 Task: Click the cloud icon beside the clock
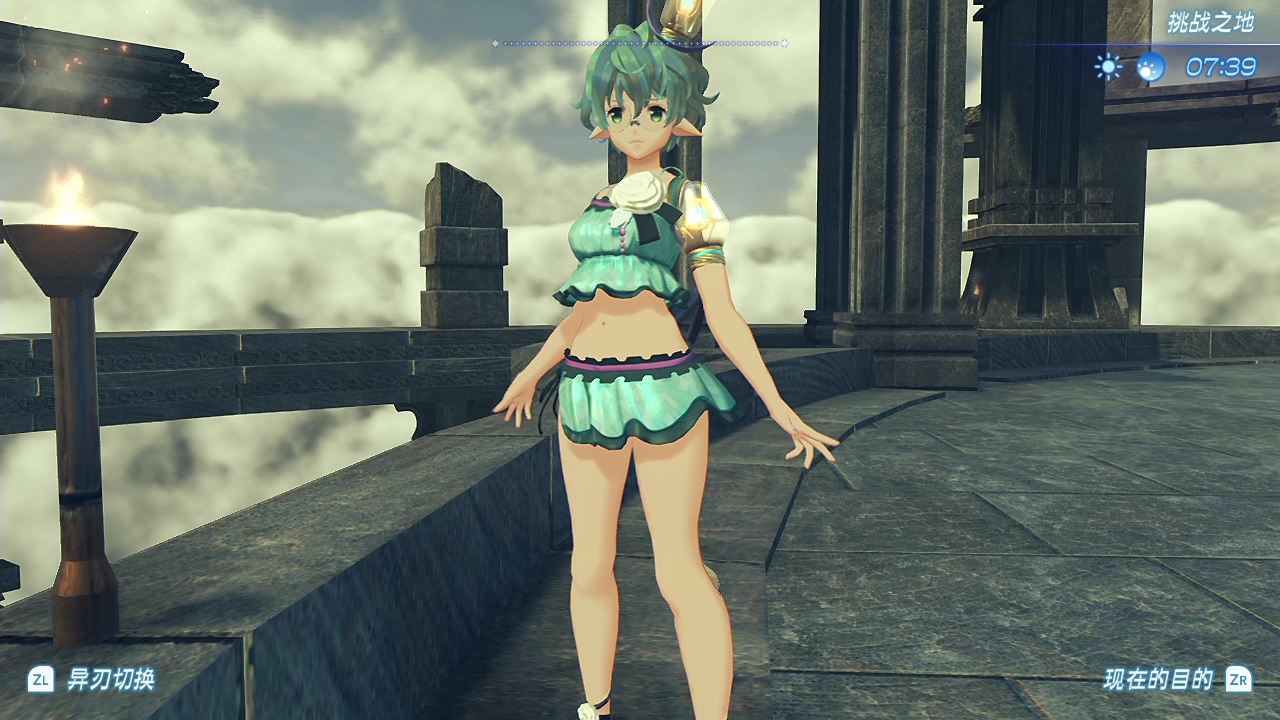(x=1151, y=67)
